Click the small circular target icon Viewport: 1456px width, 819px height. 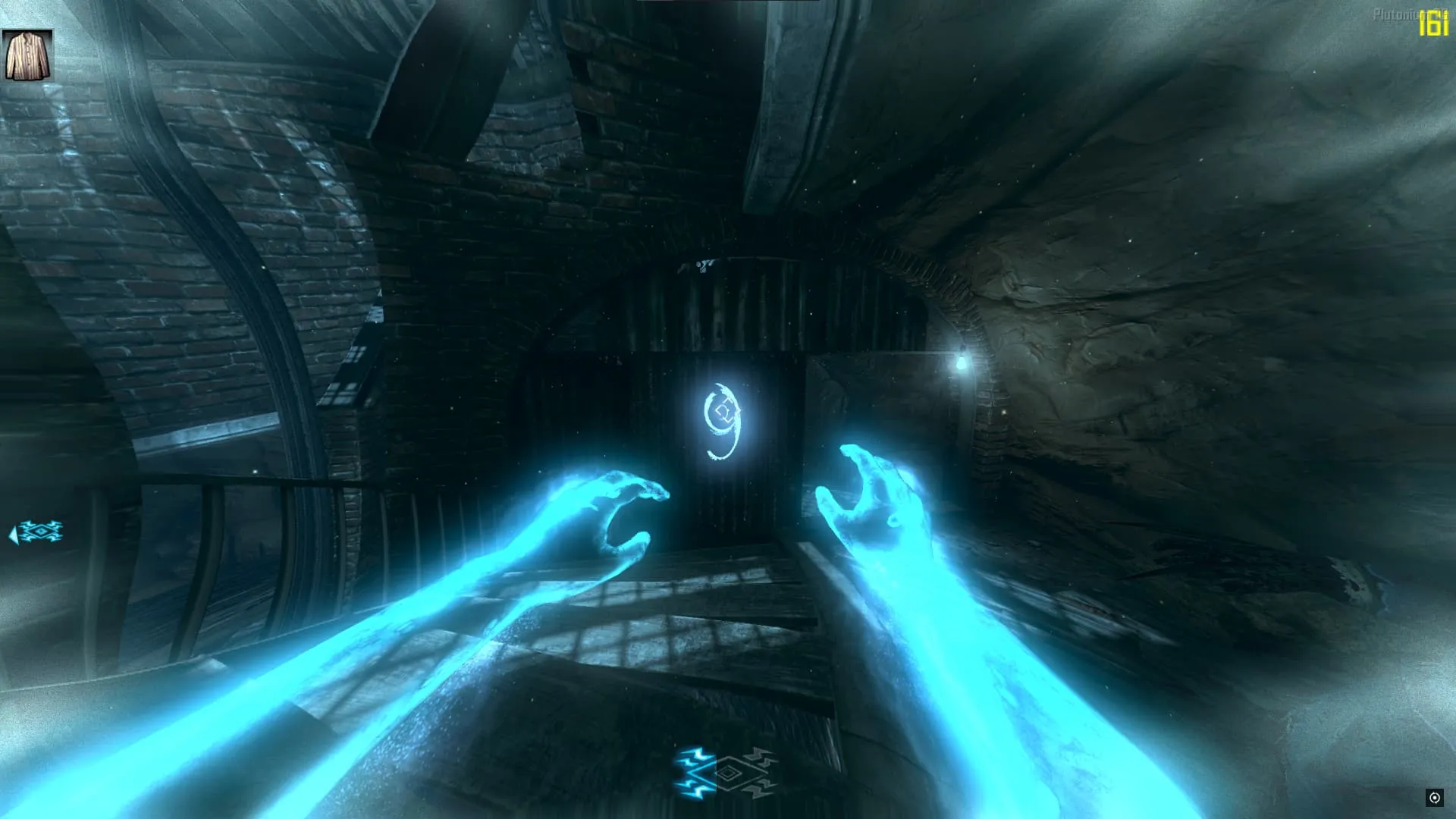[x=1434, y=797]
